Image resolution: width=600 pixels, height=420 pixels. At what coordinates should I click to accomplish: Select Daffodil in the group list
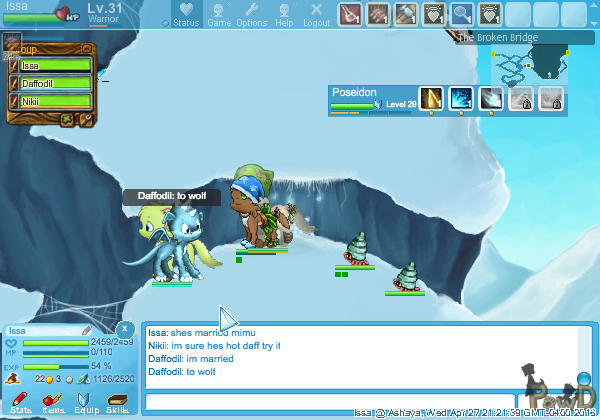pos(55,84)
